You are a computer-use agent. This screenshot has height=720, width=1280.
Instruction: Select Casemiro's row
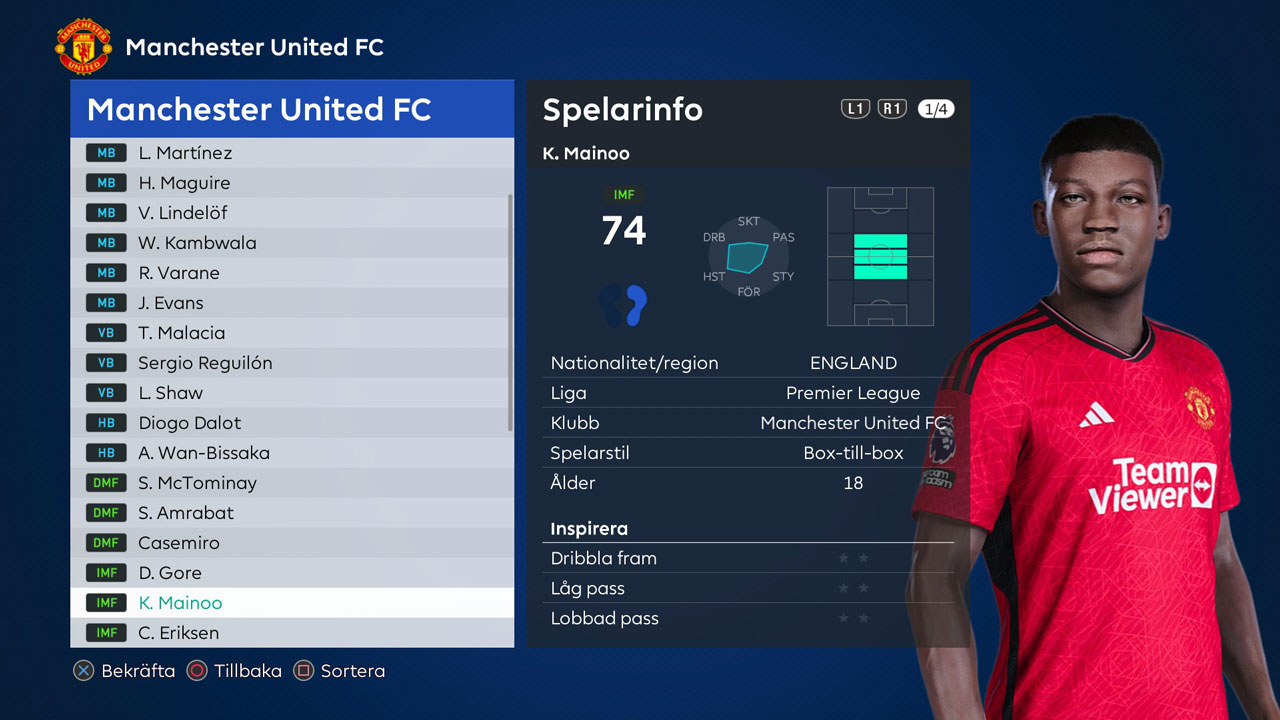pos(290,543)
